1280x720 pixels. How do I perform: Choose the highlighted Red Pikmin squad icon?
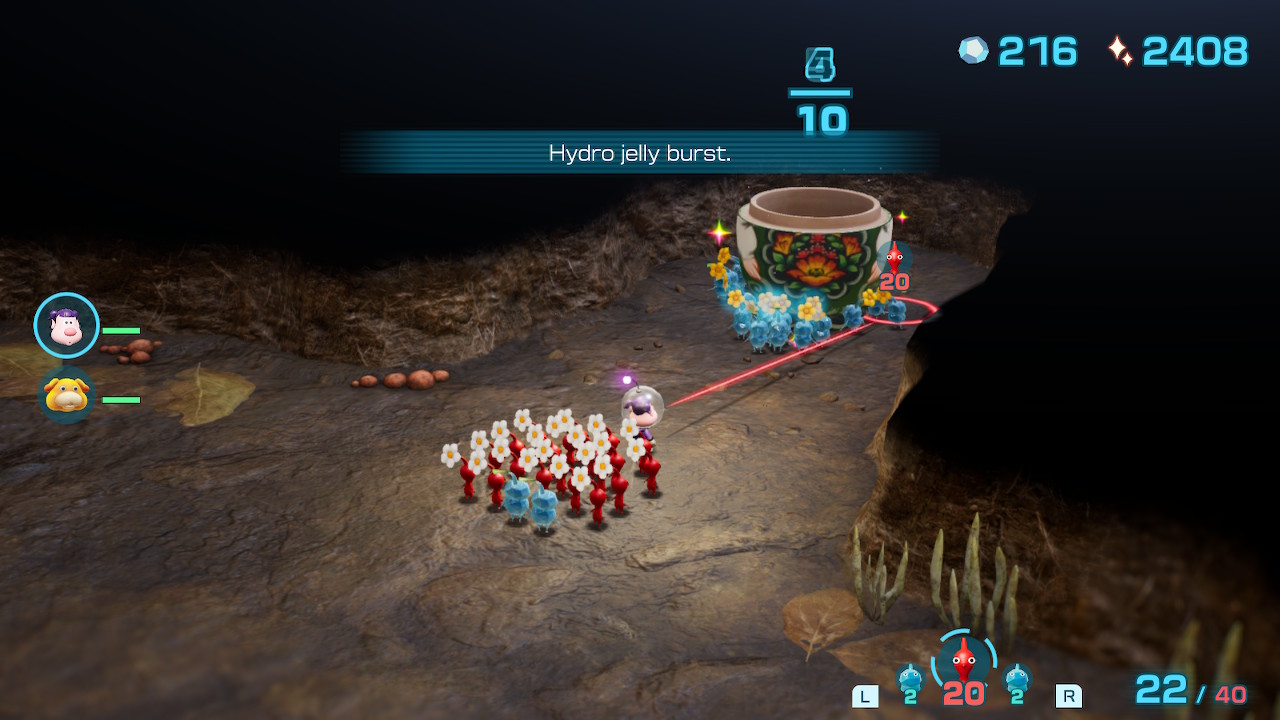click(x=962, y=660)
